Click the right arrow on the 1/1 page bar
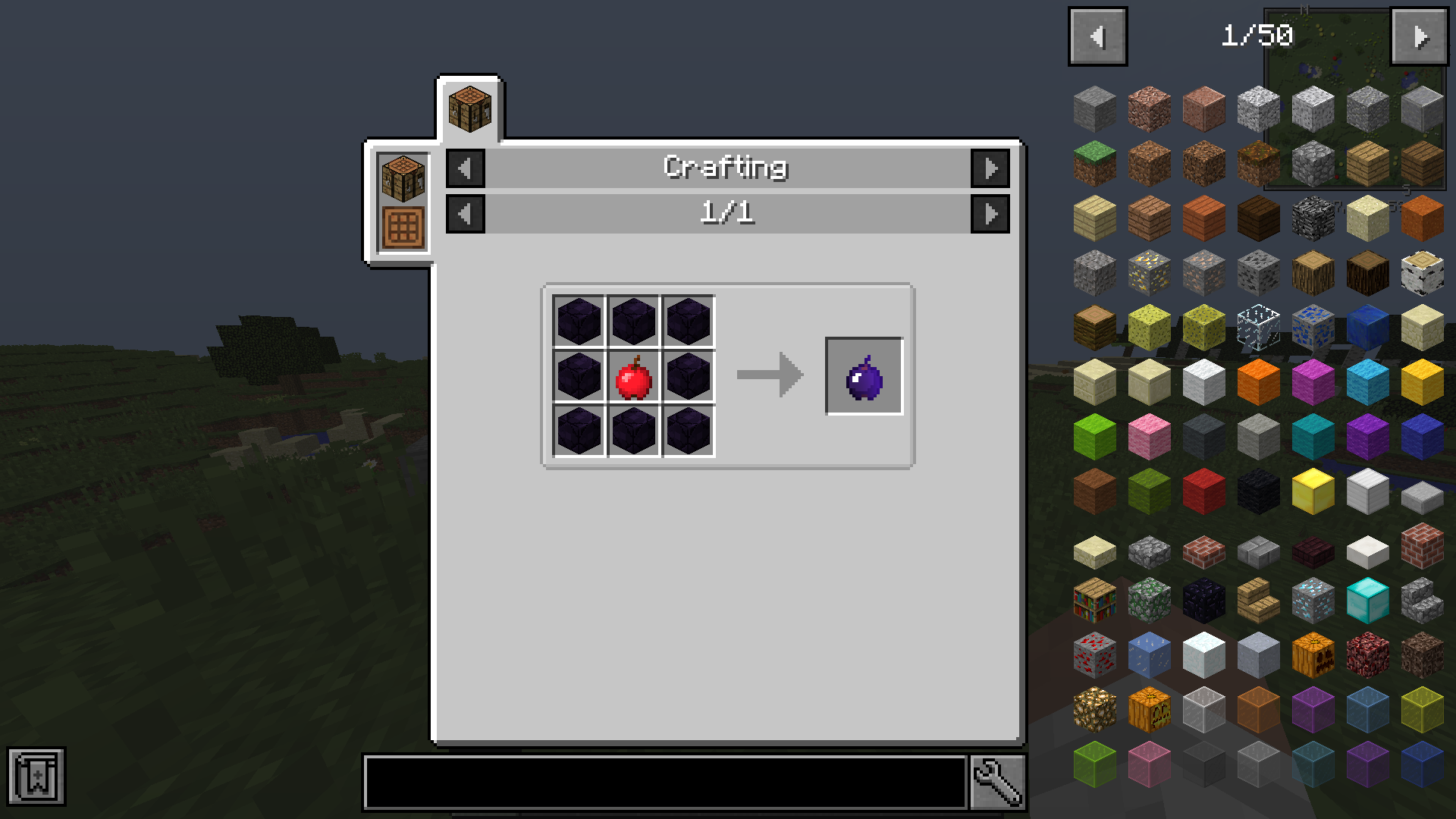Viewport: 1456px width, 819px height. pos(990,214)
